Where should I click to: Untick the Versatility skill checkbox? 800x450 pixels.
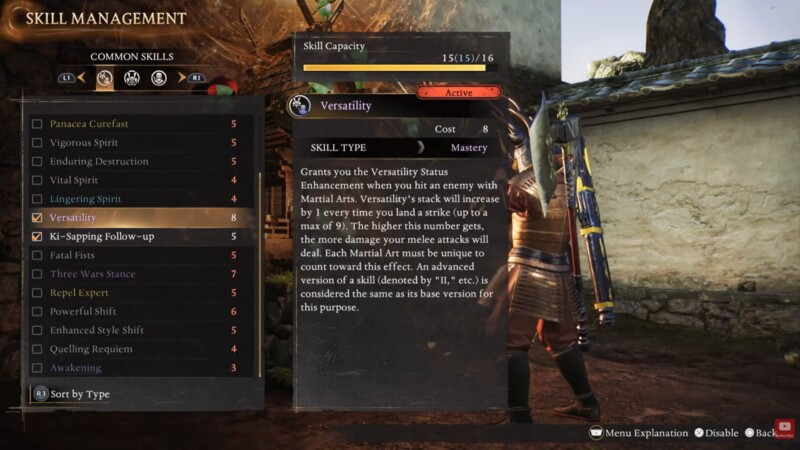38,218
